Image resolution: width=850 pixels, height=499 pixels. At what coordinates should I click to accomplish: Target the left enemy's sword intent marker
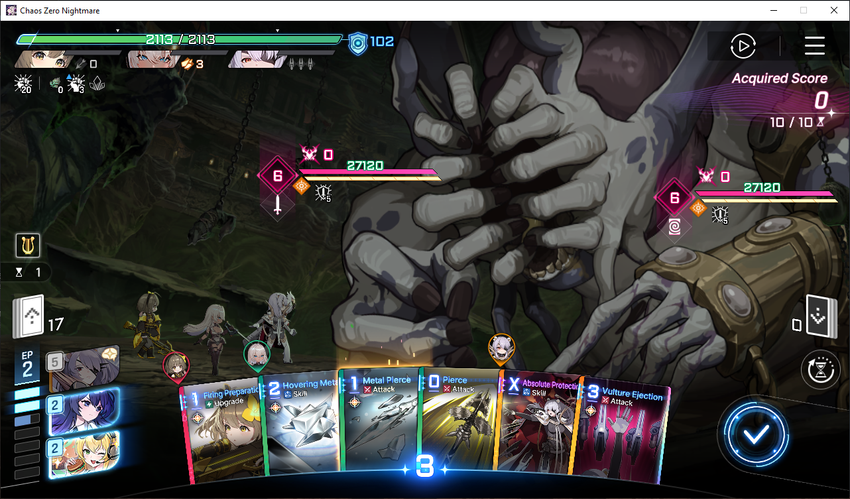(x=278, y=204)
